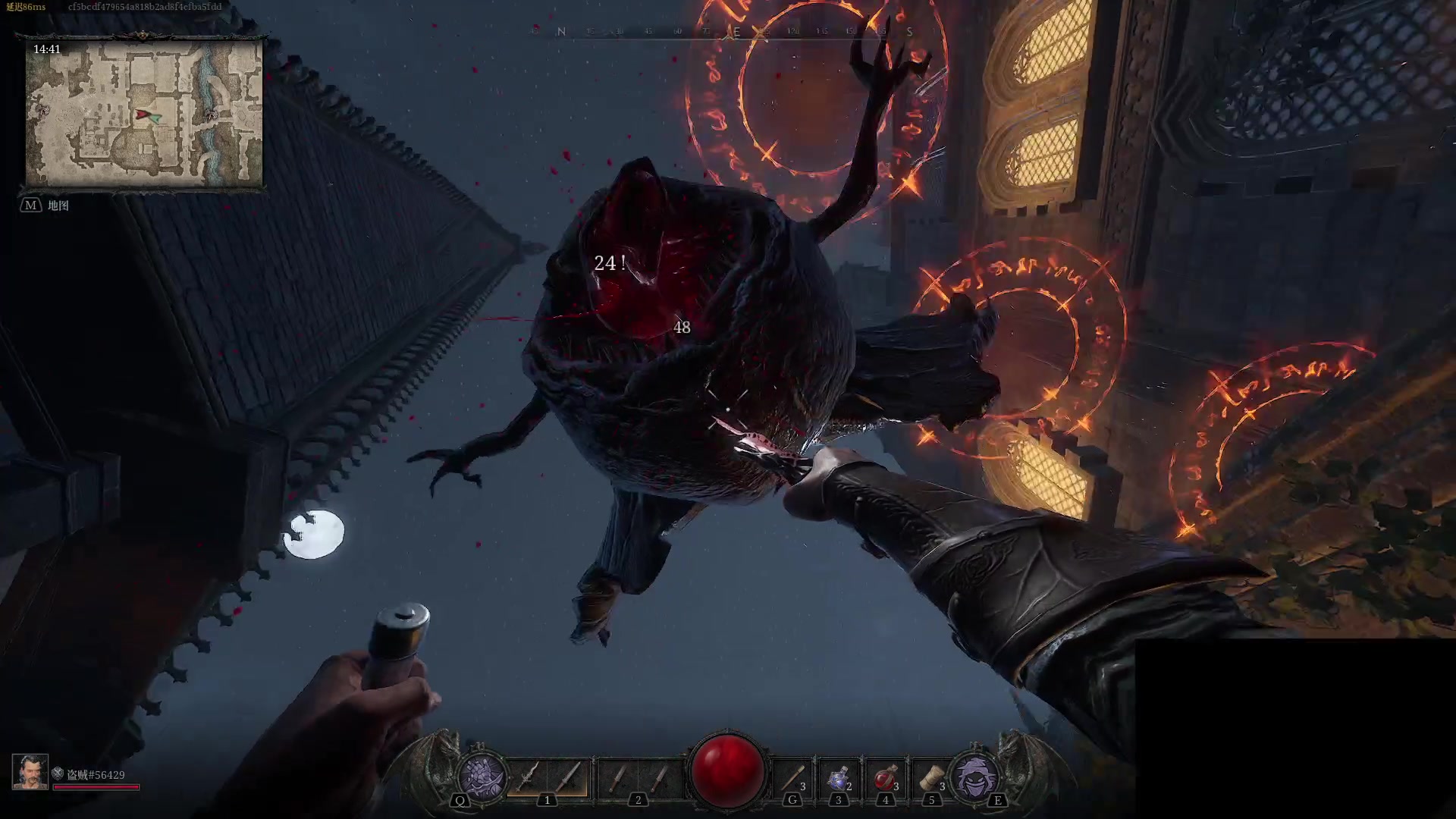The height and width of the screenshot is (819, 1456).
Task: Activate the hooded rogue stealth ability
Action: point(975,777)
